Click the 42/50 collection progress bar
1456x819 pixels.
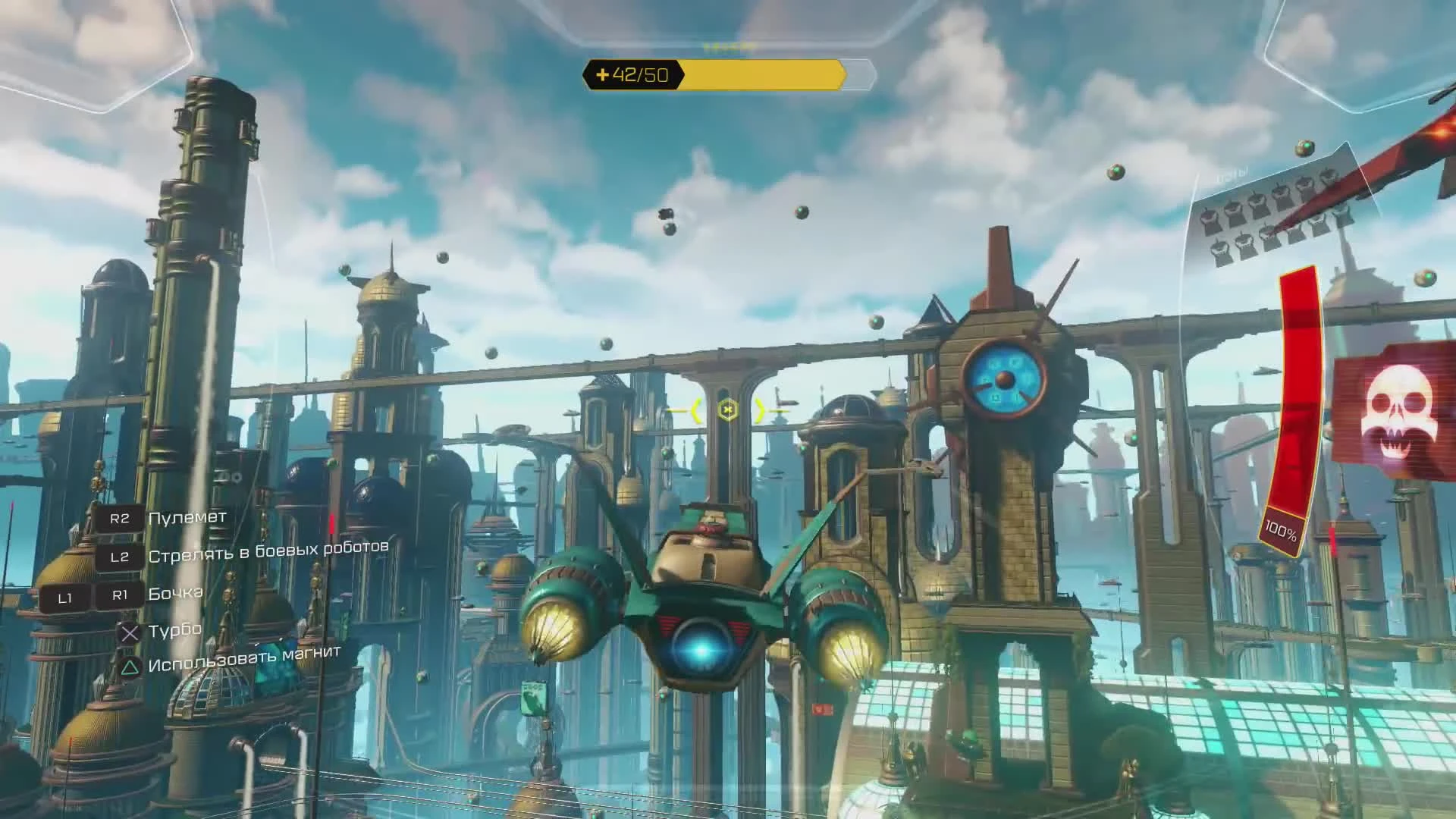726,76
